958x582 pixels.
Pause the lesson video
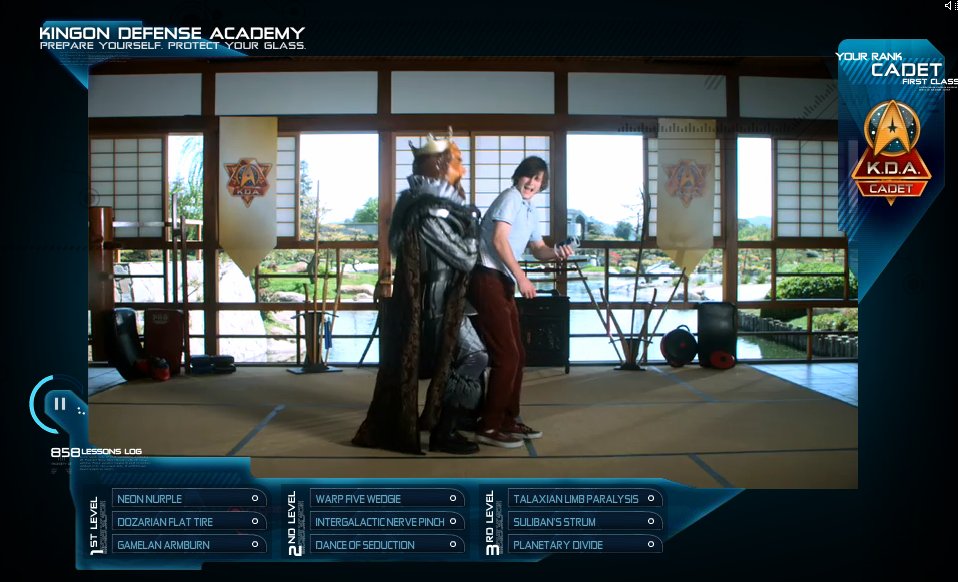click(60, 404)
